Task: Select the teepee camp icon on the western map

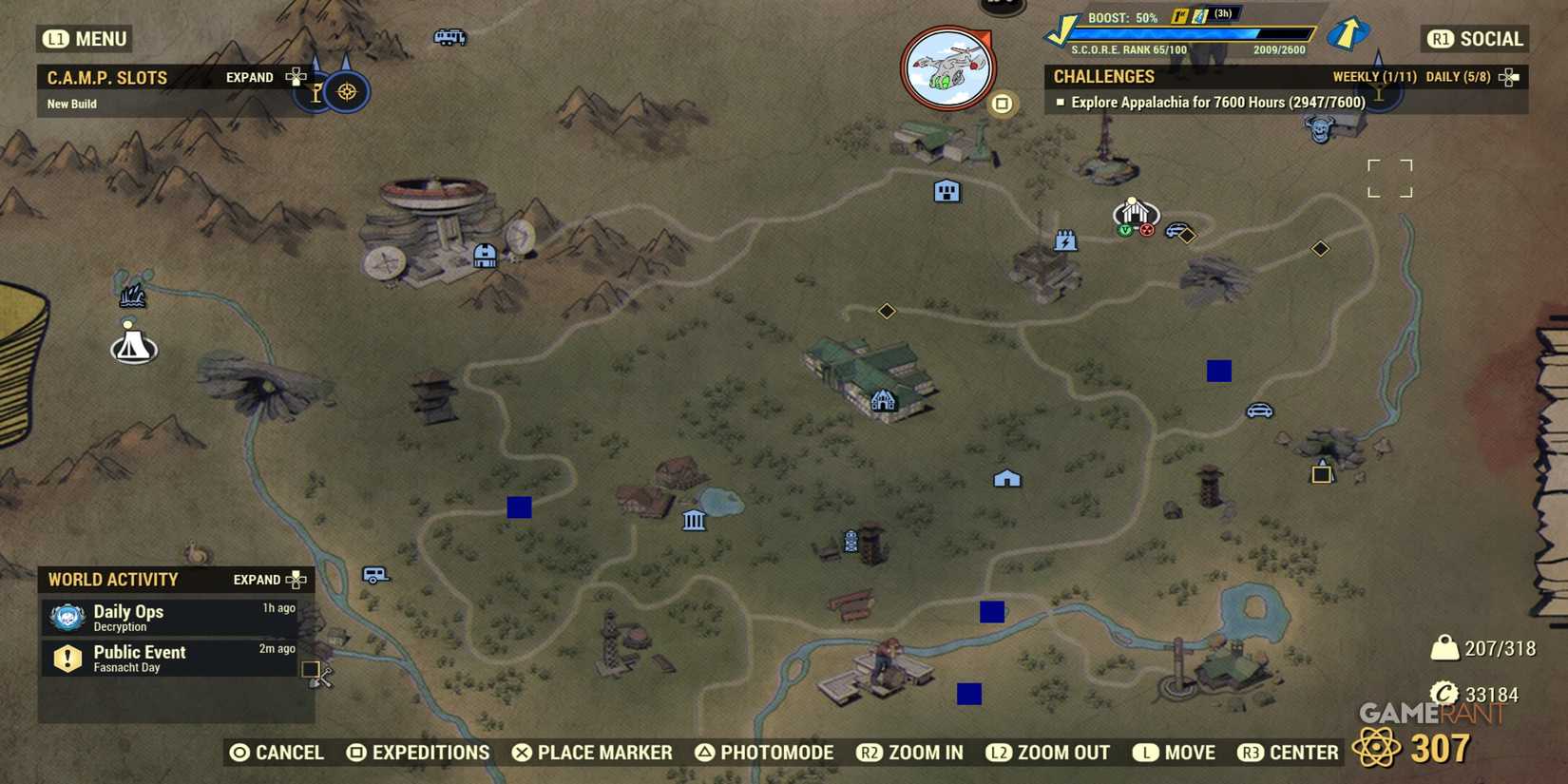Action: pyautogui.click(x=133, y=345)
